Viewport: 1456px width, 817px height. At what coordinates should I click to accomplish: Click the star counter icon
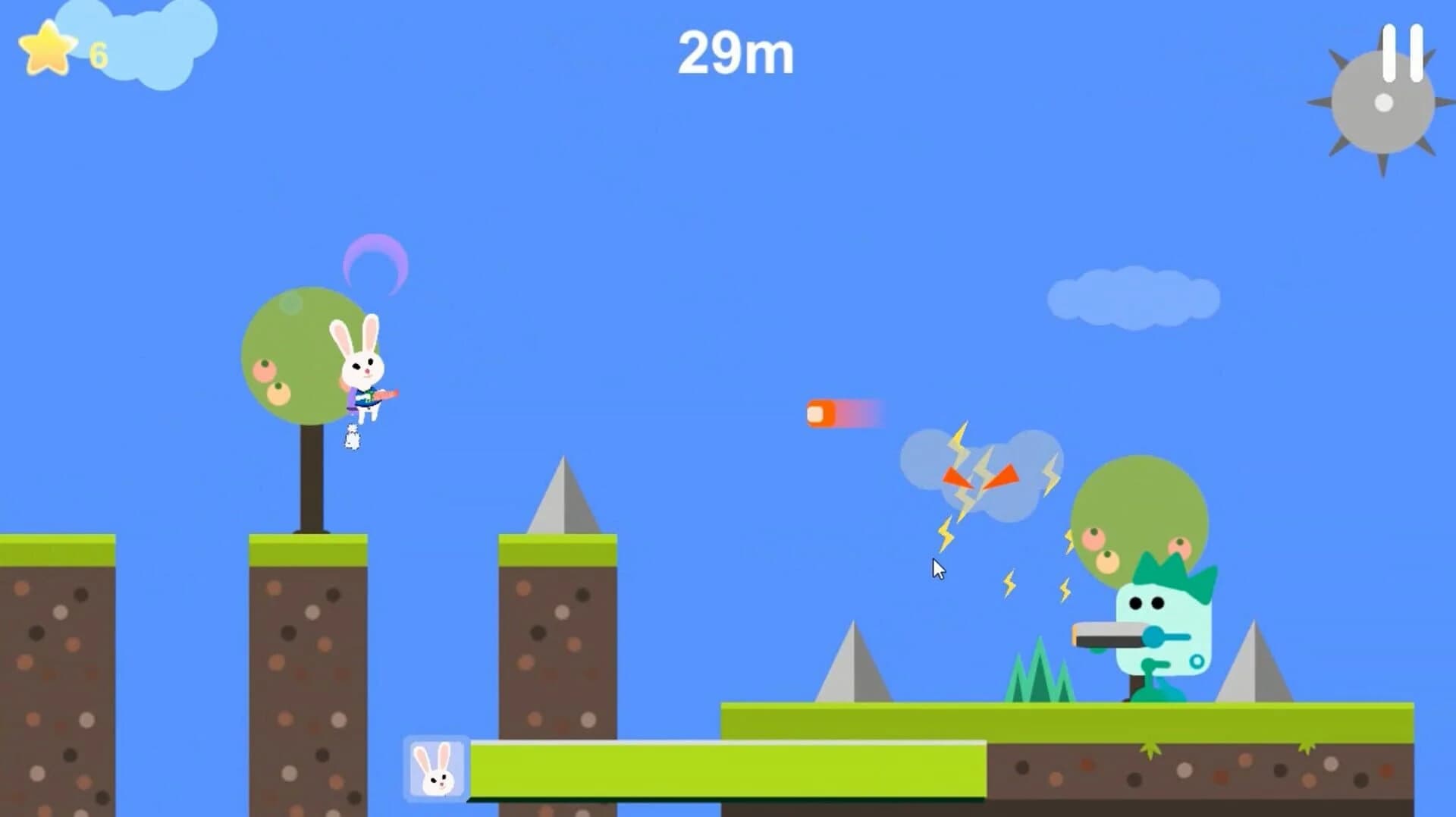[x=47, y=47]
